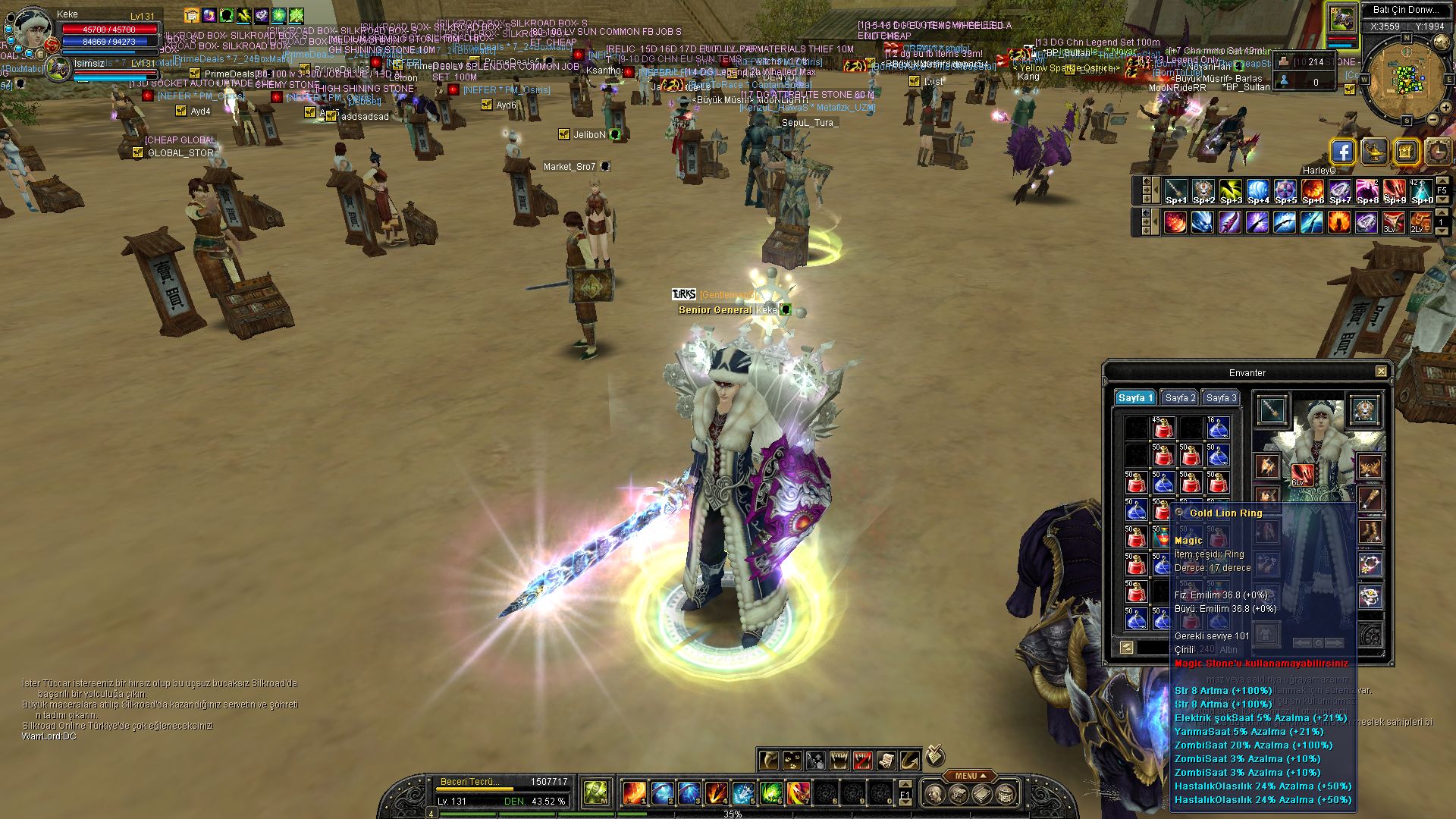This screenshot has width=1456, height=819.
Task: Close the Envanter inventory window
Action: click(1381, 372)
